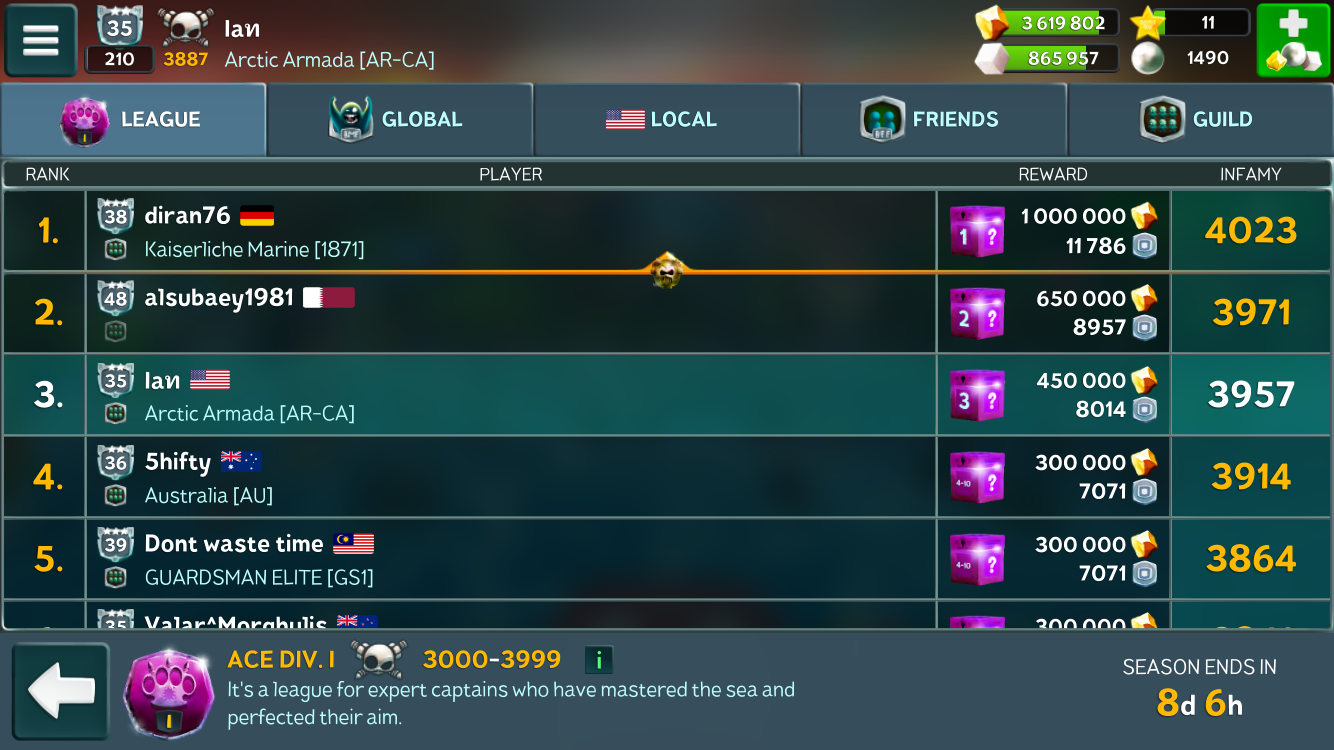The height and width of the screenshot is (750, 1334).
Task: Open the hamburger main menu
Action: 41,41
